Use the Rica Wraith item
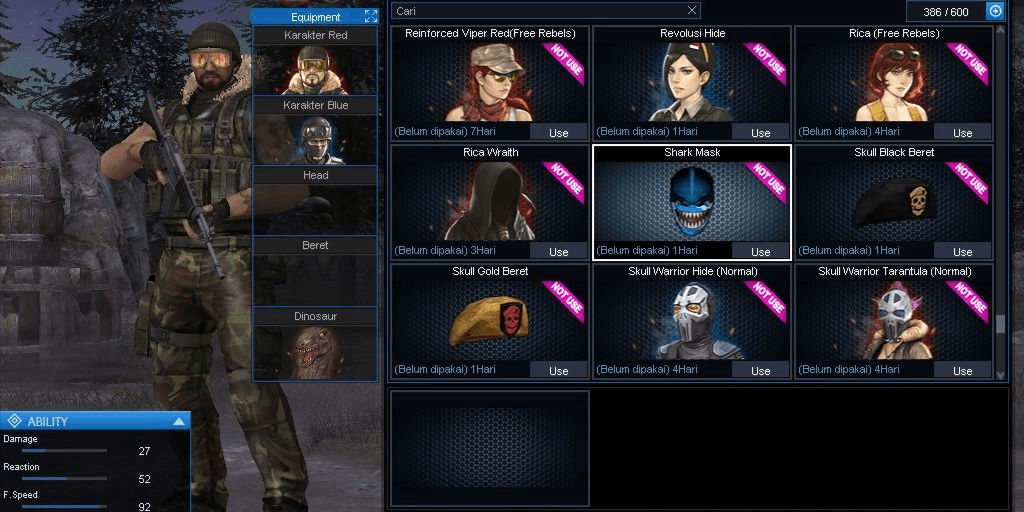This screenshot has width=1024, height=512. tap(558, 251)
